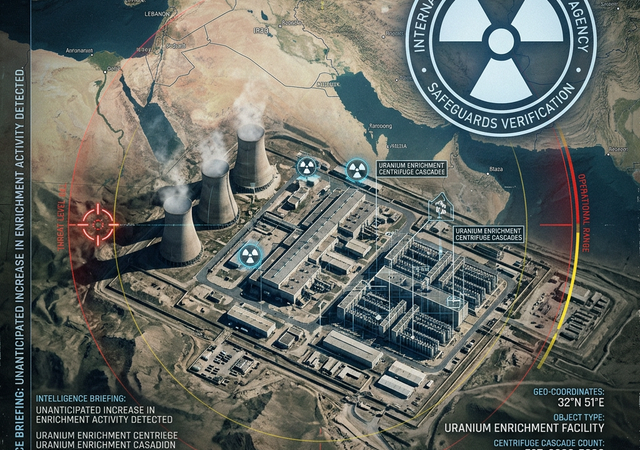Select the radiation marker left of the cascade label

point(356,168)
